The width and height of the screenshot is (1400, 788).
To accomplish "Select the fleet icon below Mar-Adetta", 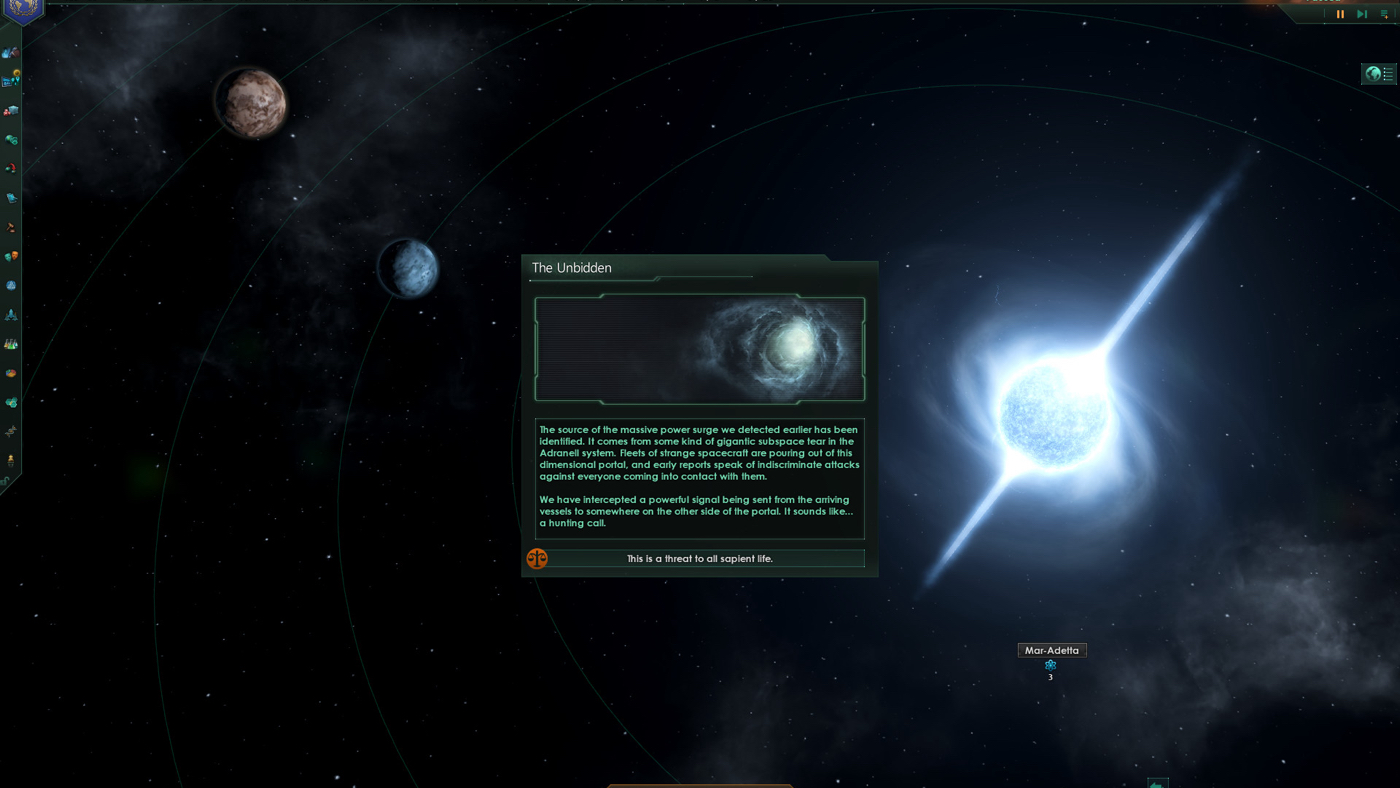I will point(1050,664).
